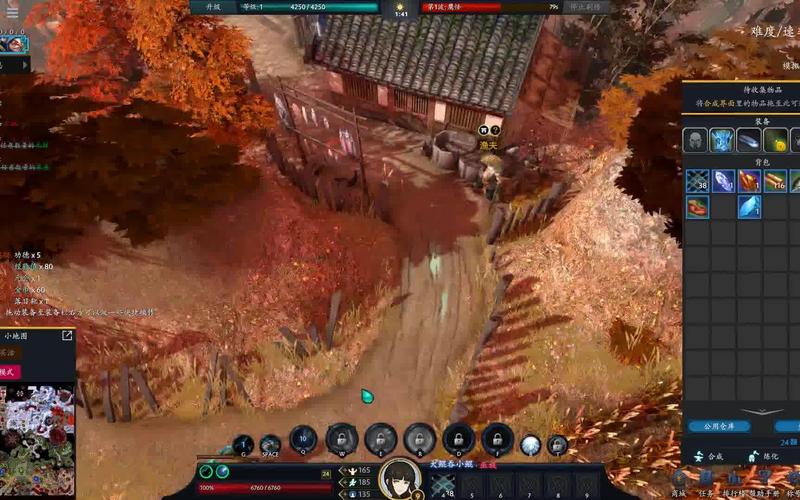This screenshot has height=500, width=800.
Task: Click the 升级 upgrade button at top
Action: [211, 7]
